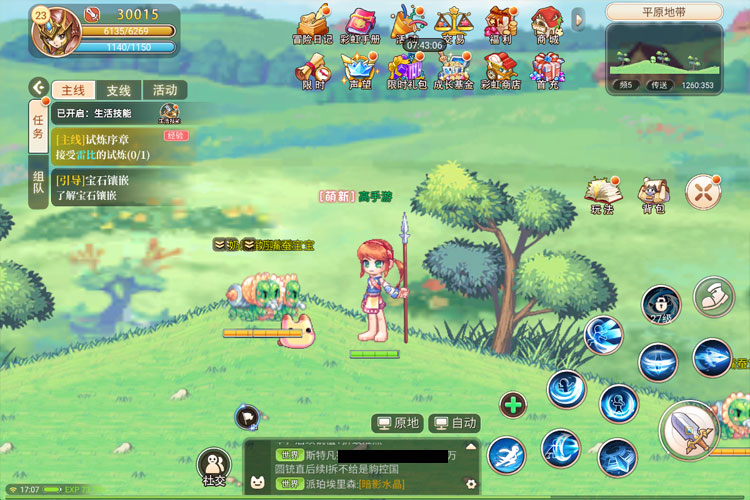Open the 声望 reputation crown icon
The width and height of the screenshot is (750, 500).
pyautogui.click(x=357, y=70)
